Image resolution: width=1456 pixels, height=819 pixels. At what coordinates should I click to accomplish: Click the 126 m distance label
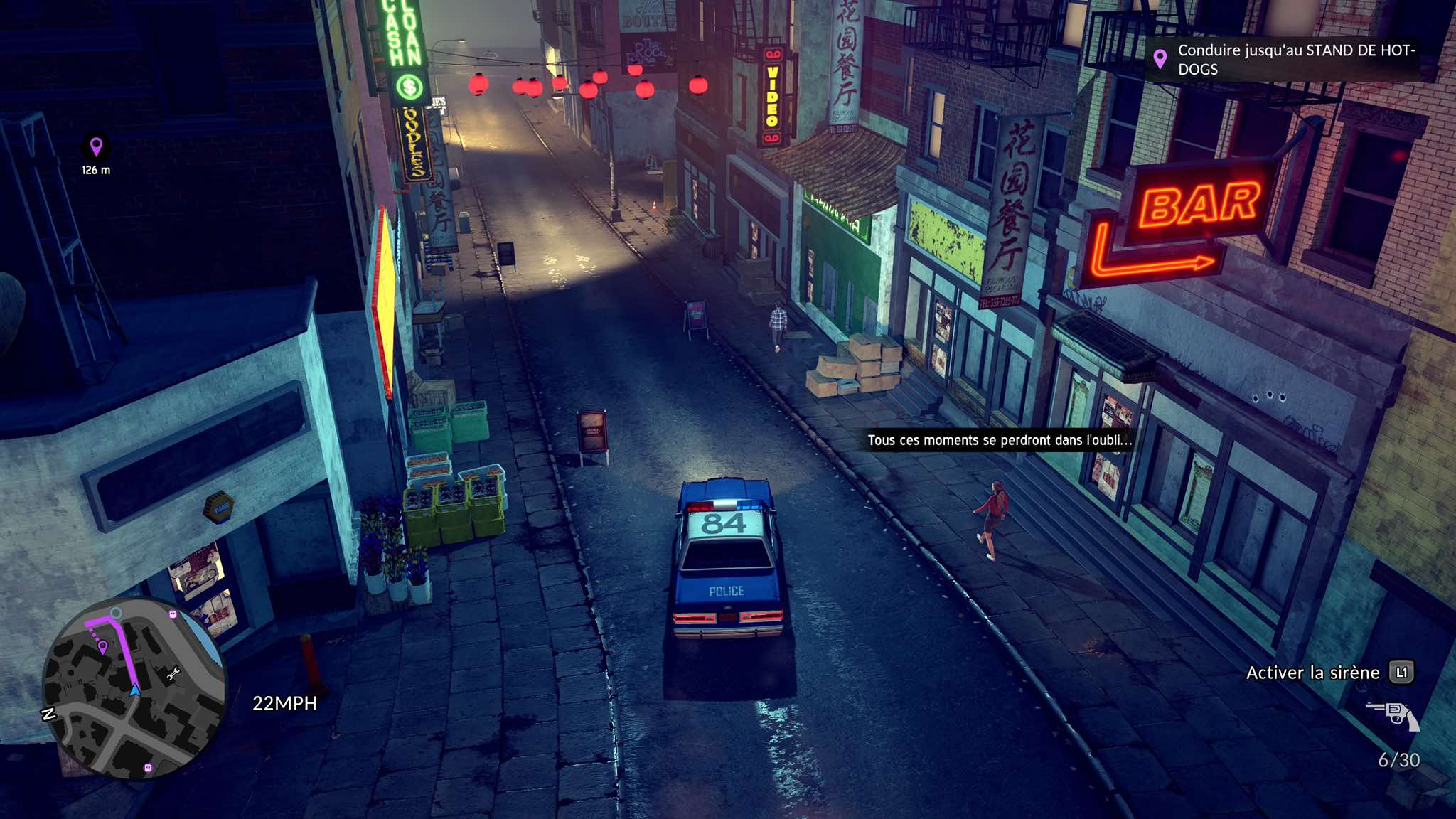click(x=96, y=171)
